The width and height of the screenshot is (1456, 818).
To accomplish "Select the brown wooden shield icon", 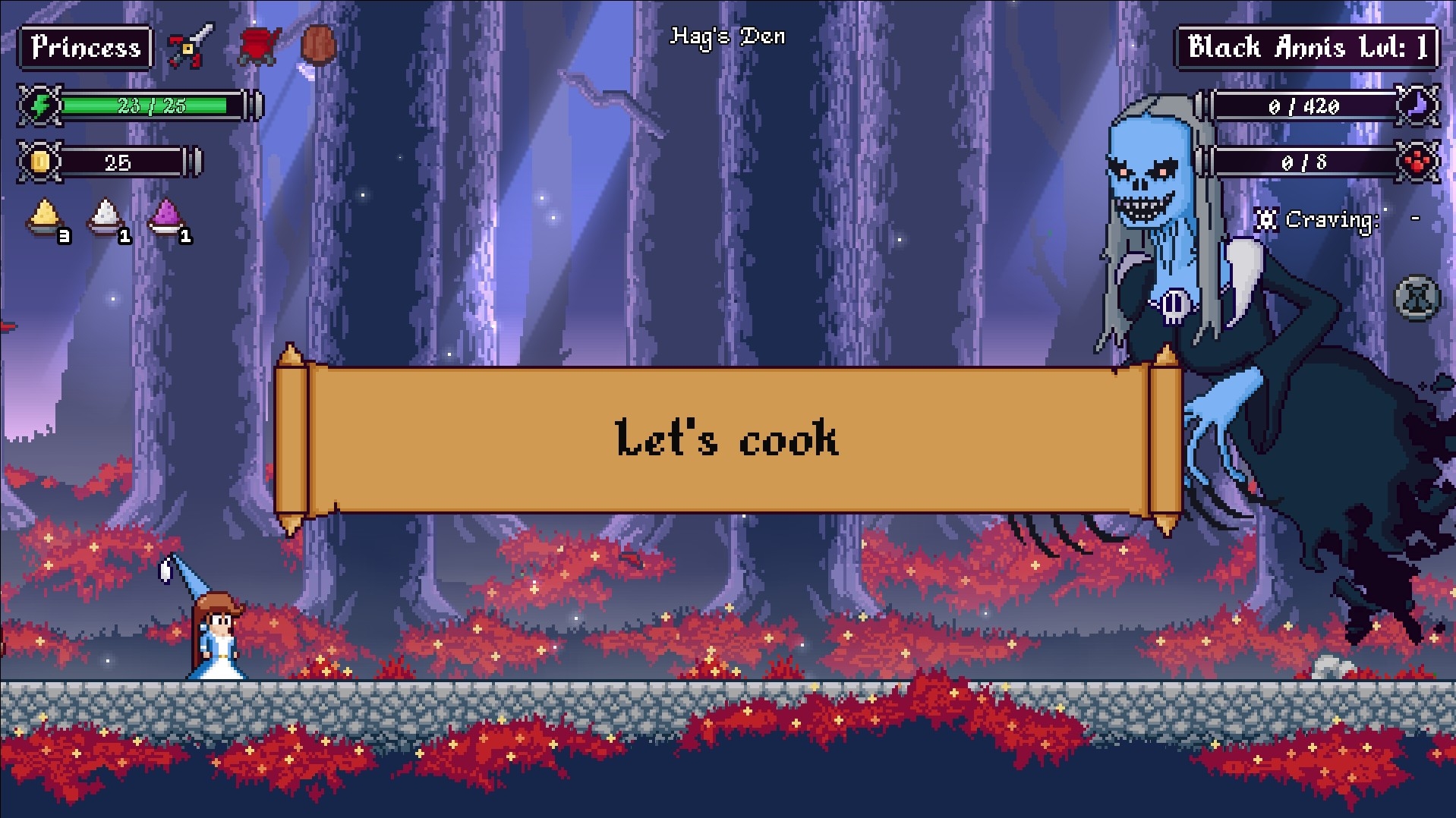I will [318, 46].
